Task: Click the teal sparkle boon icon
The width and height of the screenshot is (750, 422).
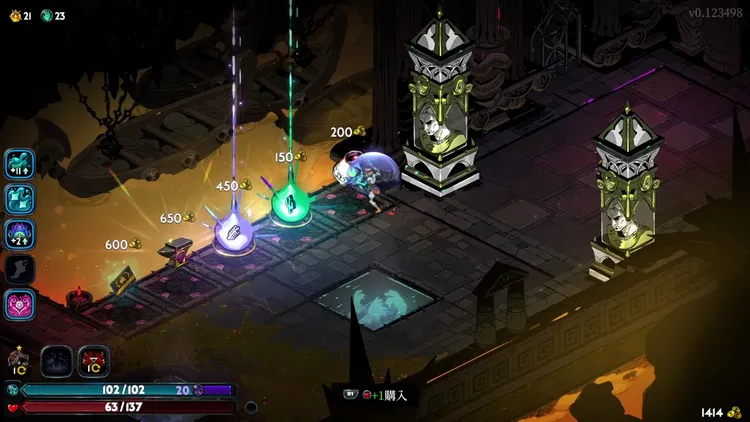Action: point(20,199)
